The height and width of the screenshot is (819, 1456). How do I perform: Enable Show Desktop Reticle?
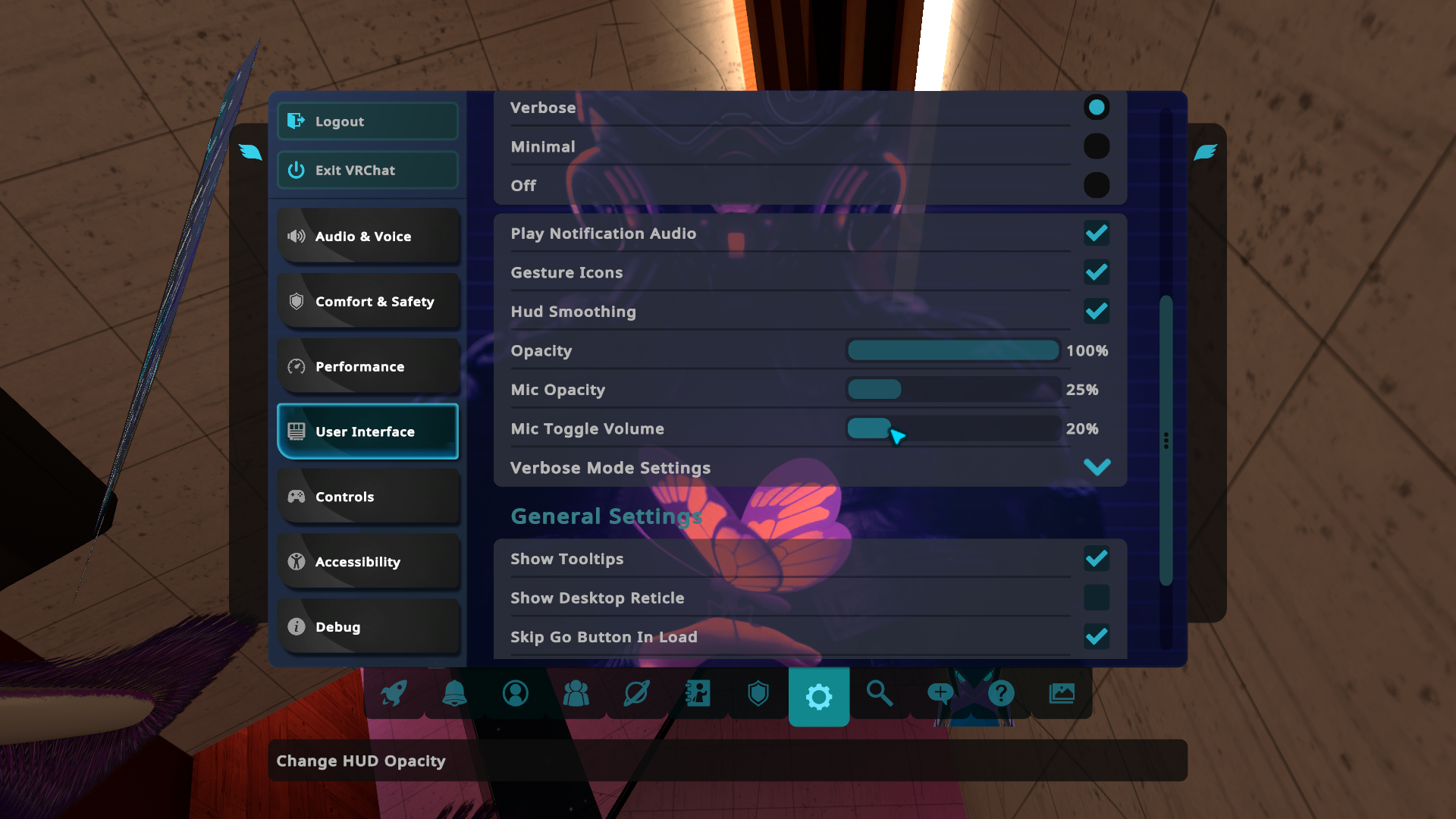click(x=1096, y=598)
